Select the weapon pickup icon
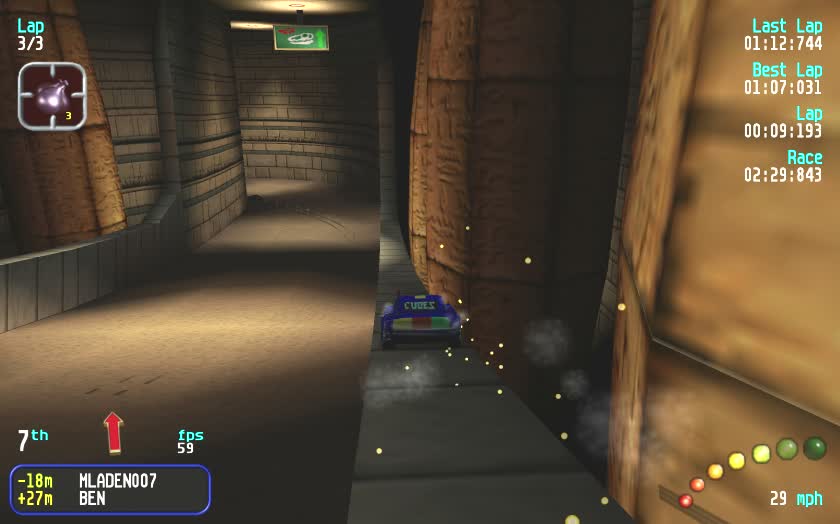Image resolution: width=840 pixels, height=524 pixels. (x=52, y=96)
